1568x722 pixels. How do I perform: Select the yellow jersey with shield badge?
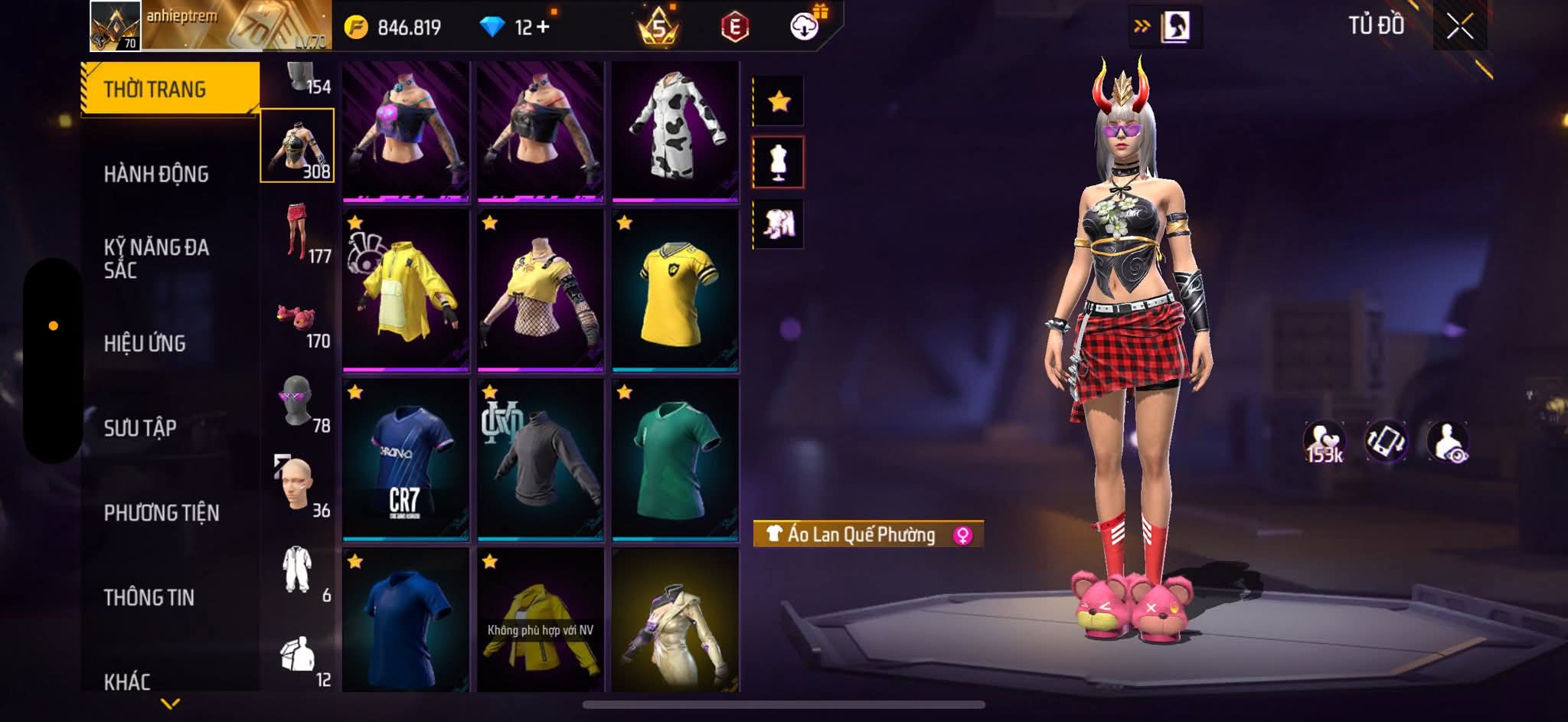pos(675,292)
